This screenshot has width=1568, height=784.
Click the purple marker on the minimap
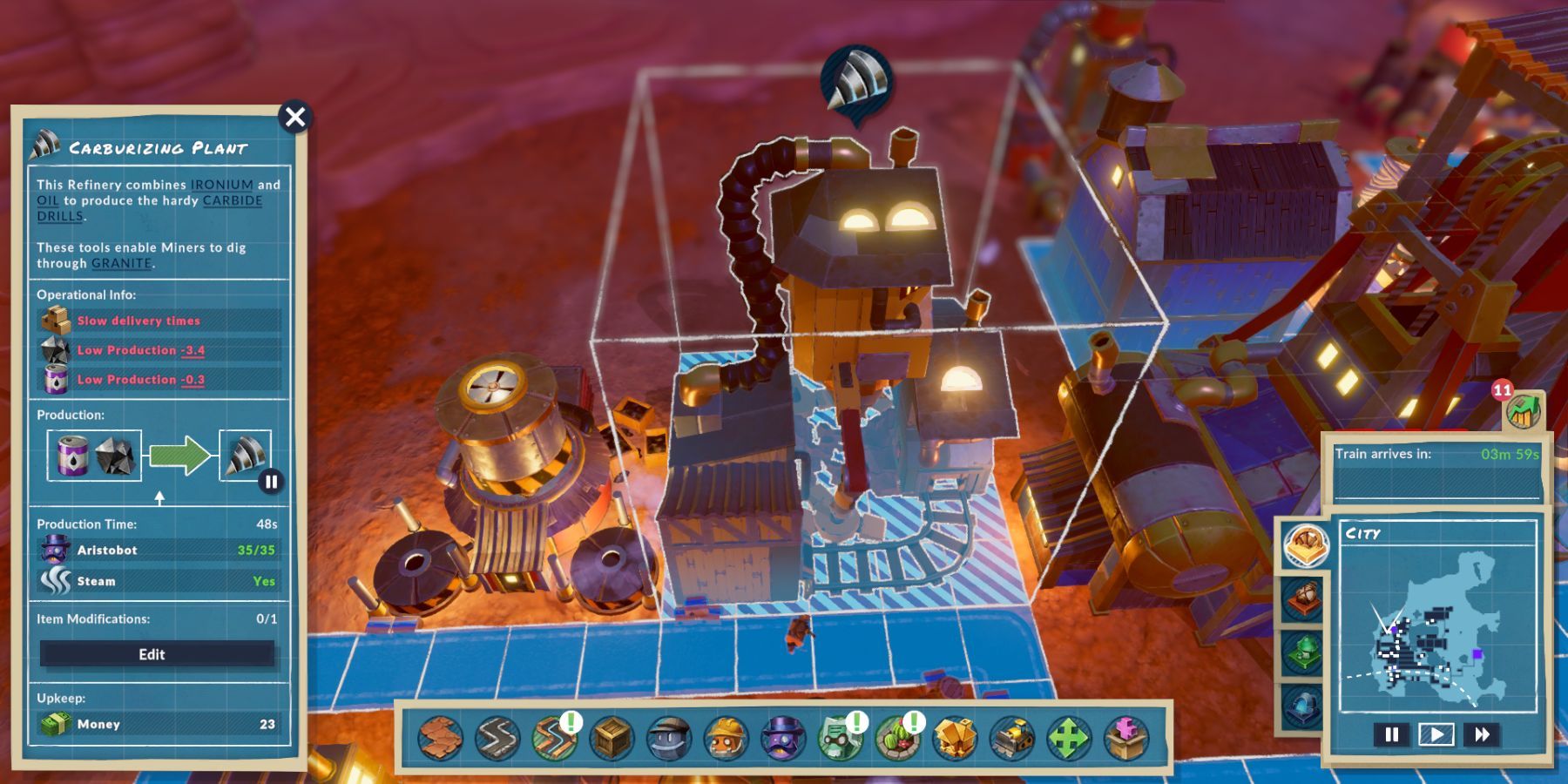1478,655
